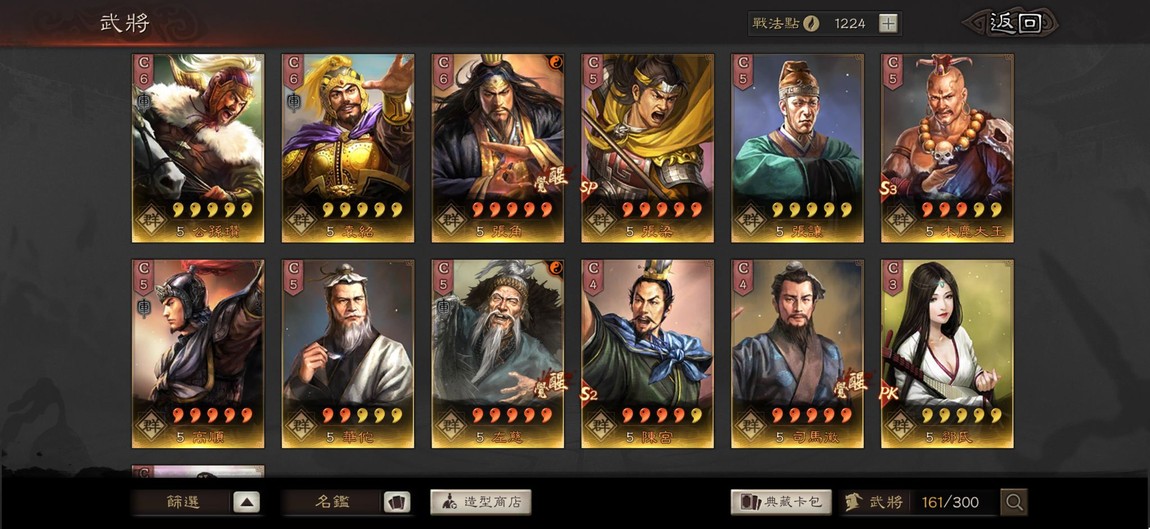Choose the 袁紹 general card

348,147
